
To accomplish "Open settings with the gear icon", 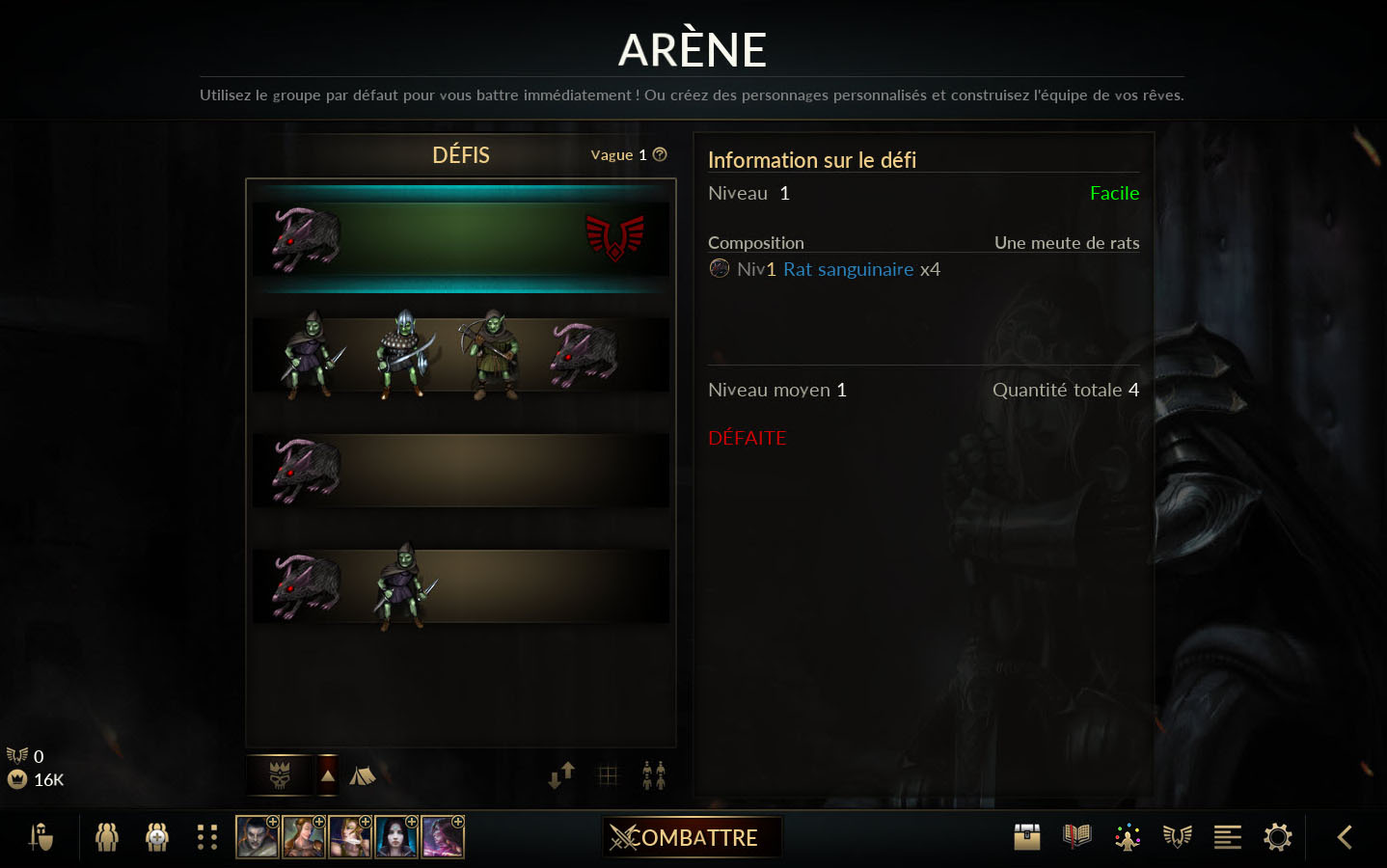I will (1278, 837).
